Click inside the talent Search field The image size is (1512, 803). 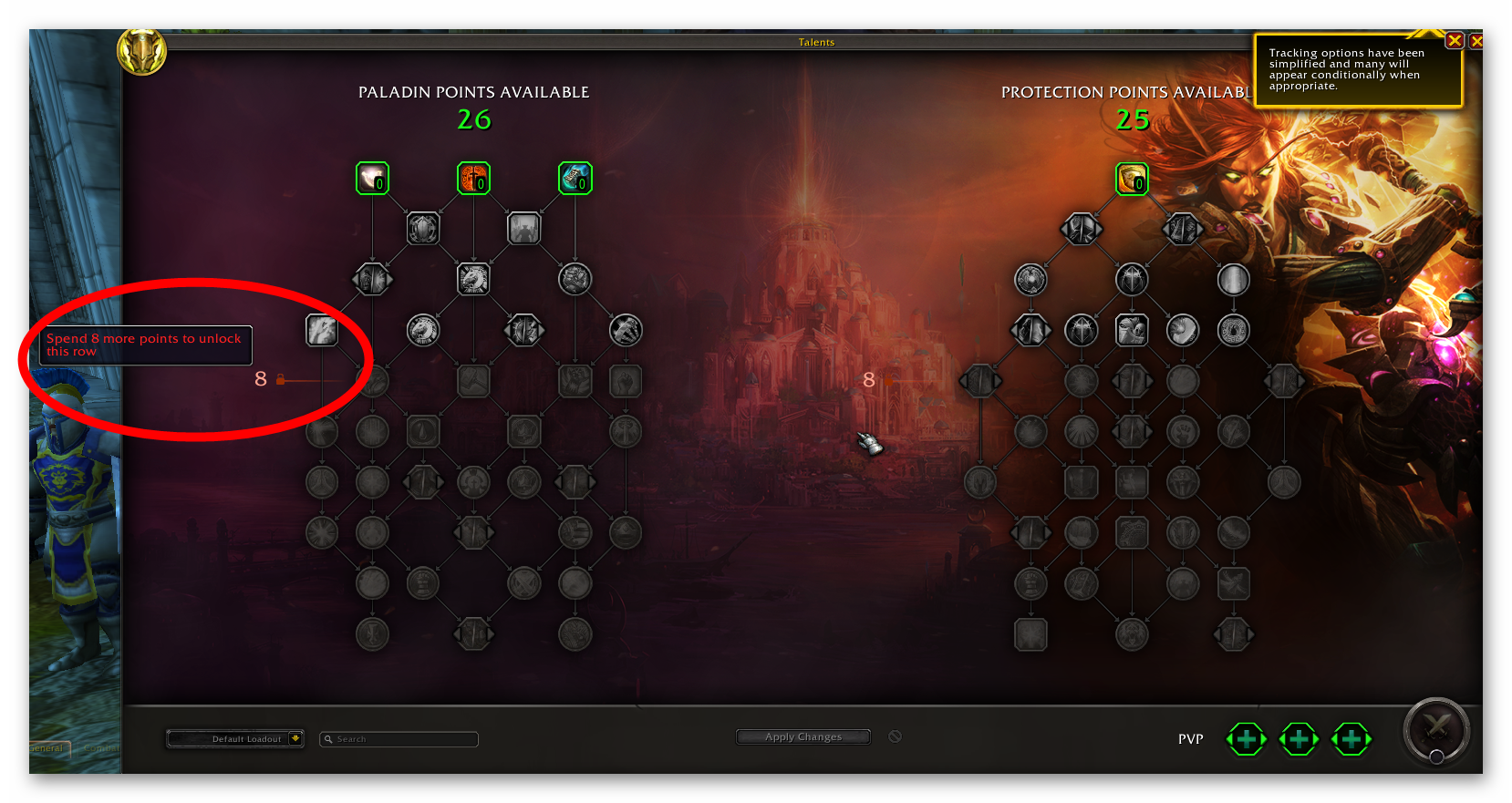click(x=399, y=739)
